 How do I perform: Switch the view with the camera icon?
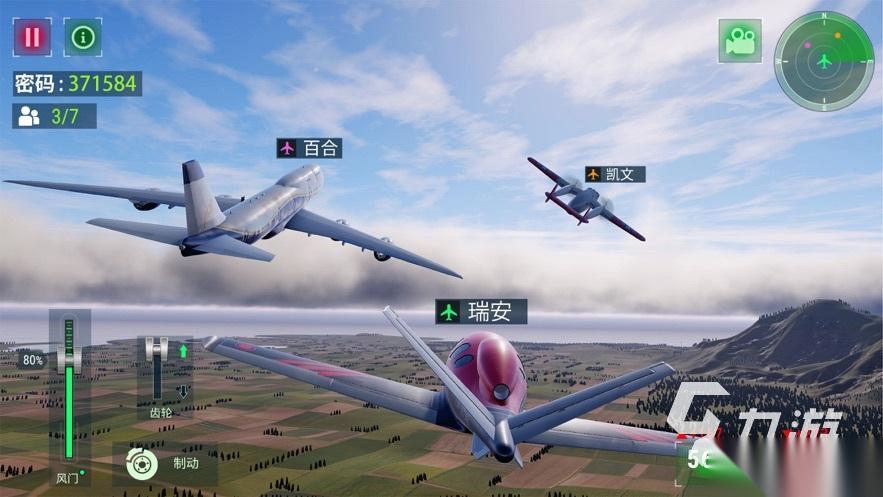(x=739, y=41)
